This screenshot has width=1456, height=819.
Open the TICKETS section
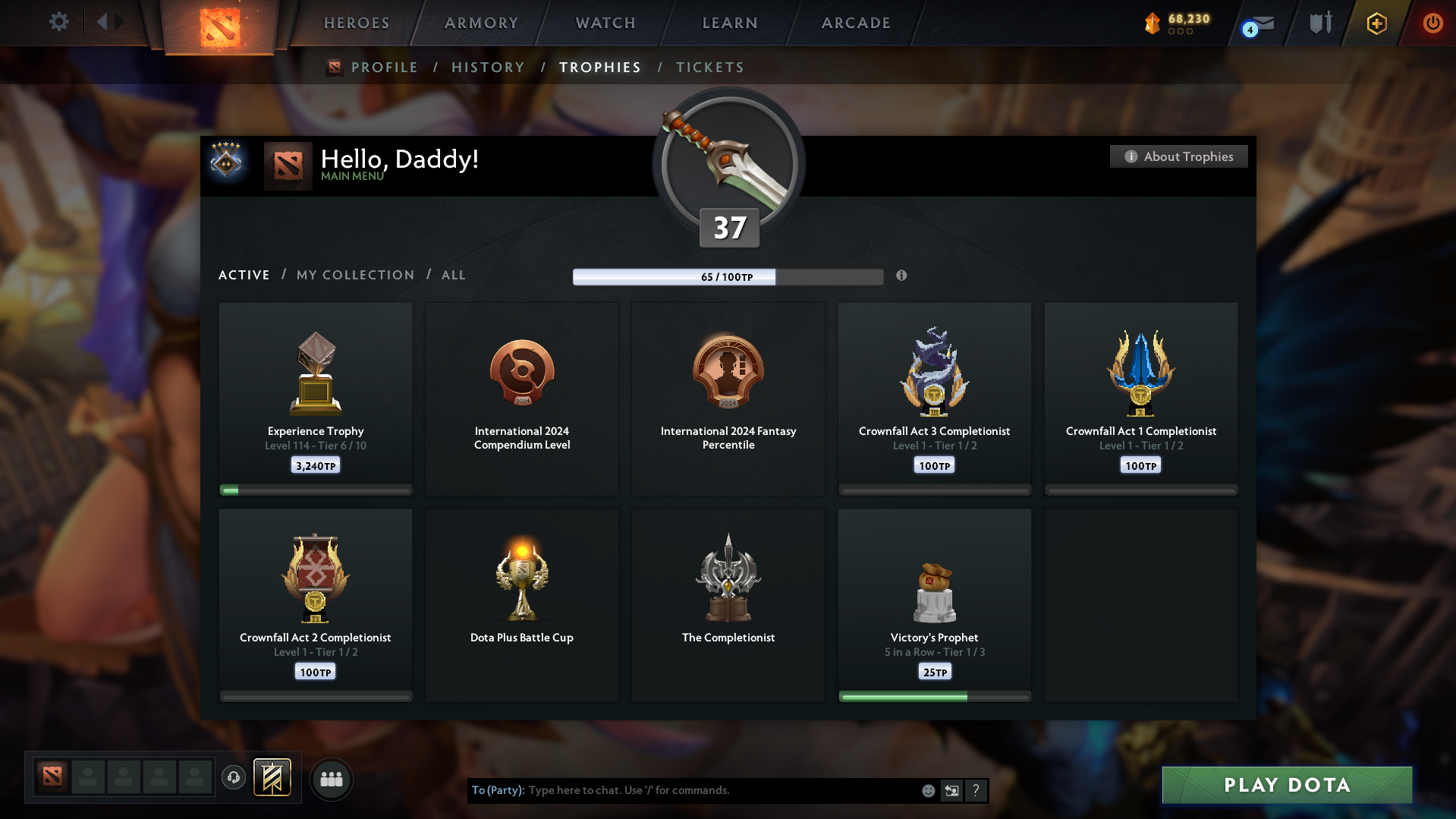point(709,67)
